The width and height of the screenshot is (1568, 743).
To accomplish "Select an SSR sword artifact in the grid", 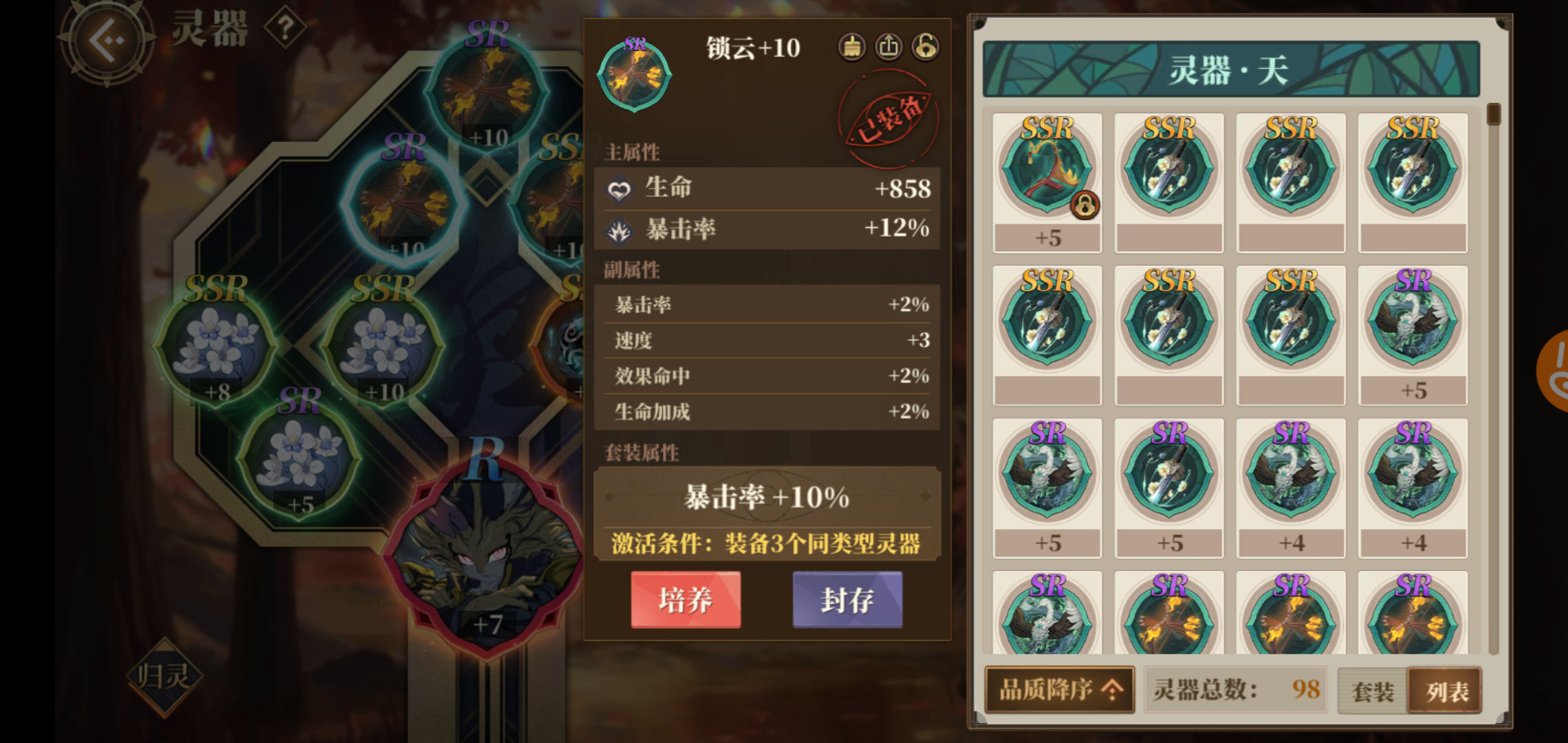I will pos(1168,172).
